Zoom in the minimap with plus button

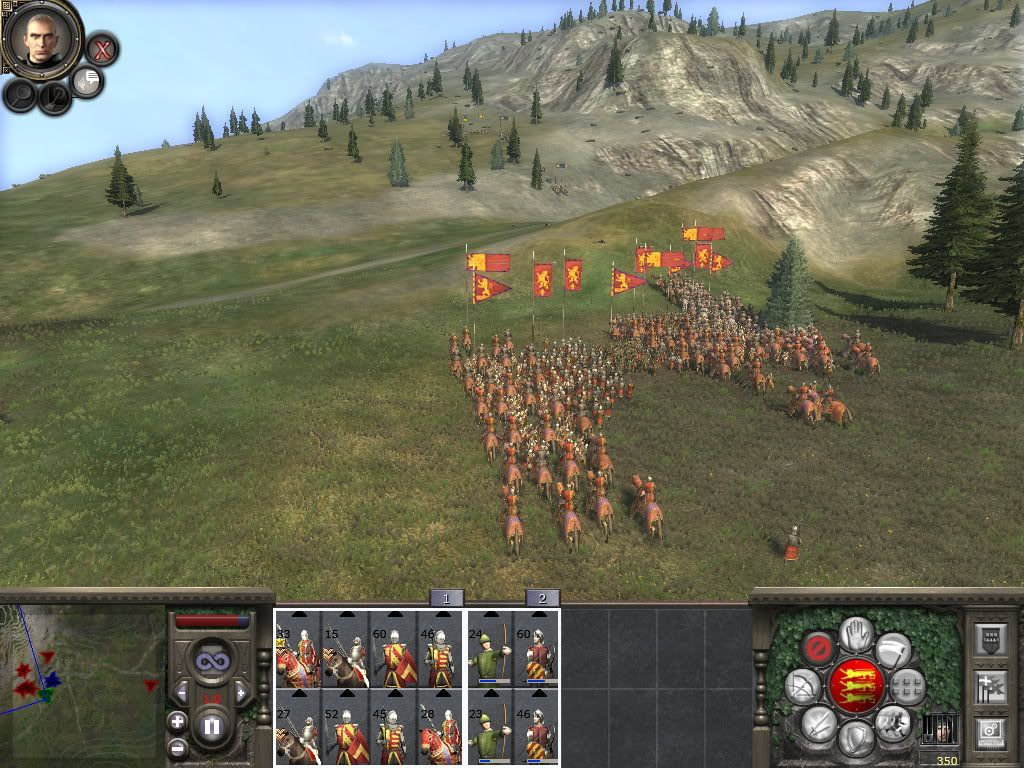click(177, 721)
